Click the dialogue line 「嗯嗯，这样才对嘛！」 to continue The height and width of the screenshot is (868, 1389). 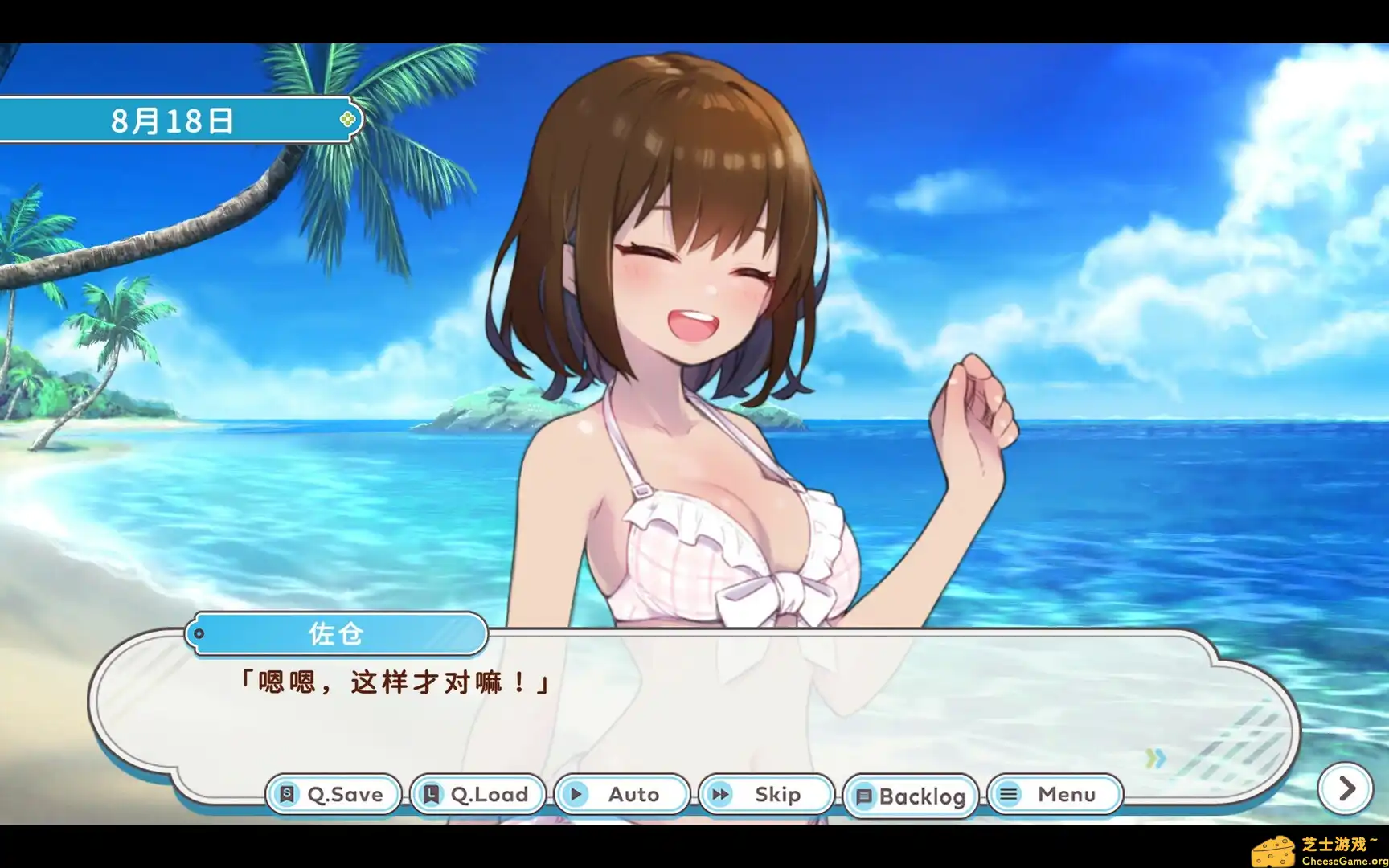point(392,682)
